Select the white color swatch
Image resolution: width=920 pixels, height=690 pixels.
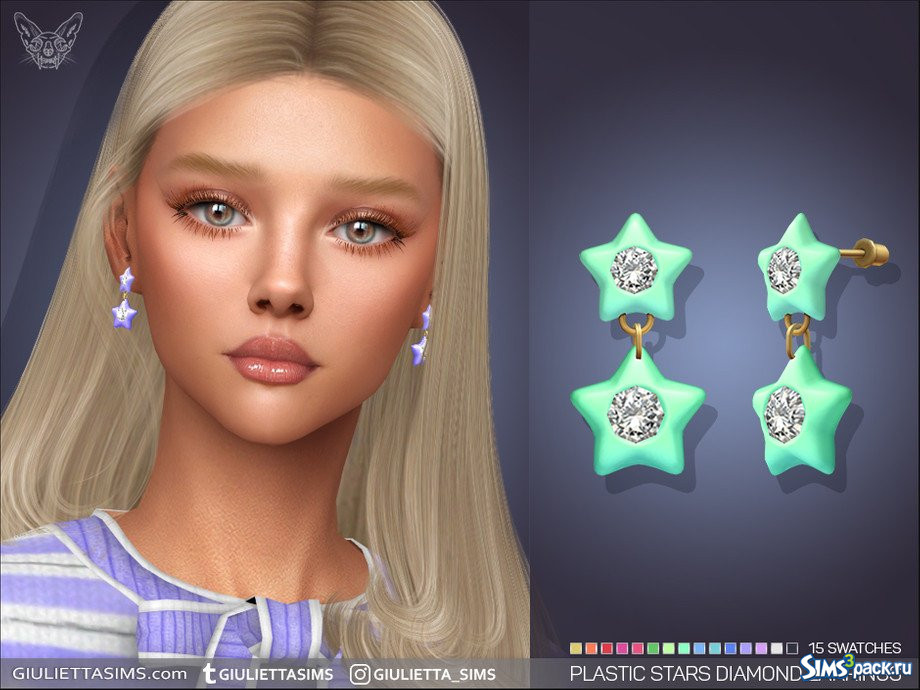777,648
